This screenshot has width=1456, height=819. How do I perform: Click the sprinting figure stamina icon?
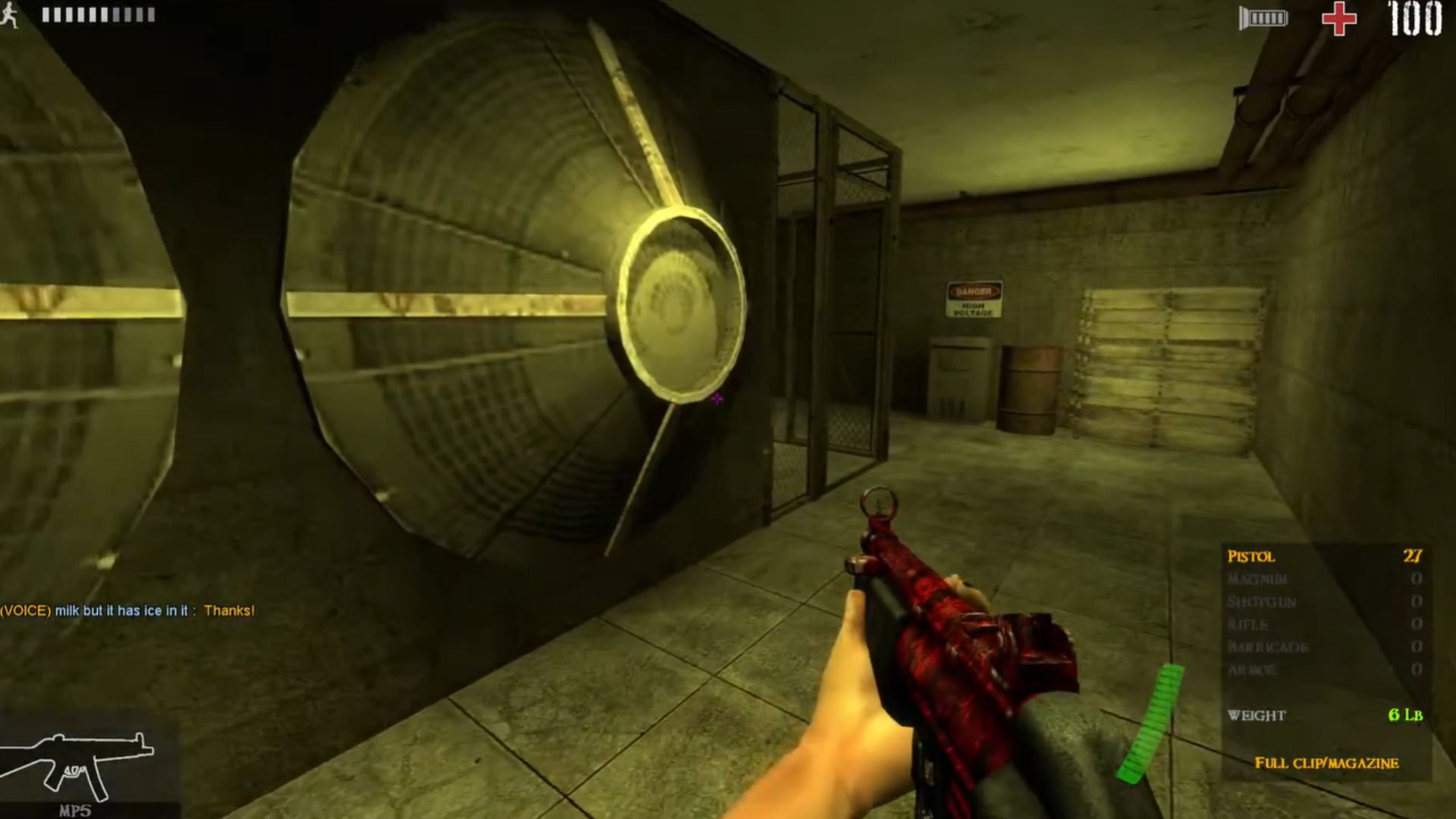click(10, 15)
